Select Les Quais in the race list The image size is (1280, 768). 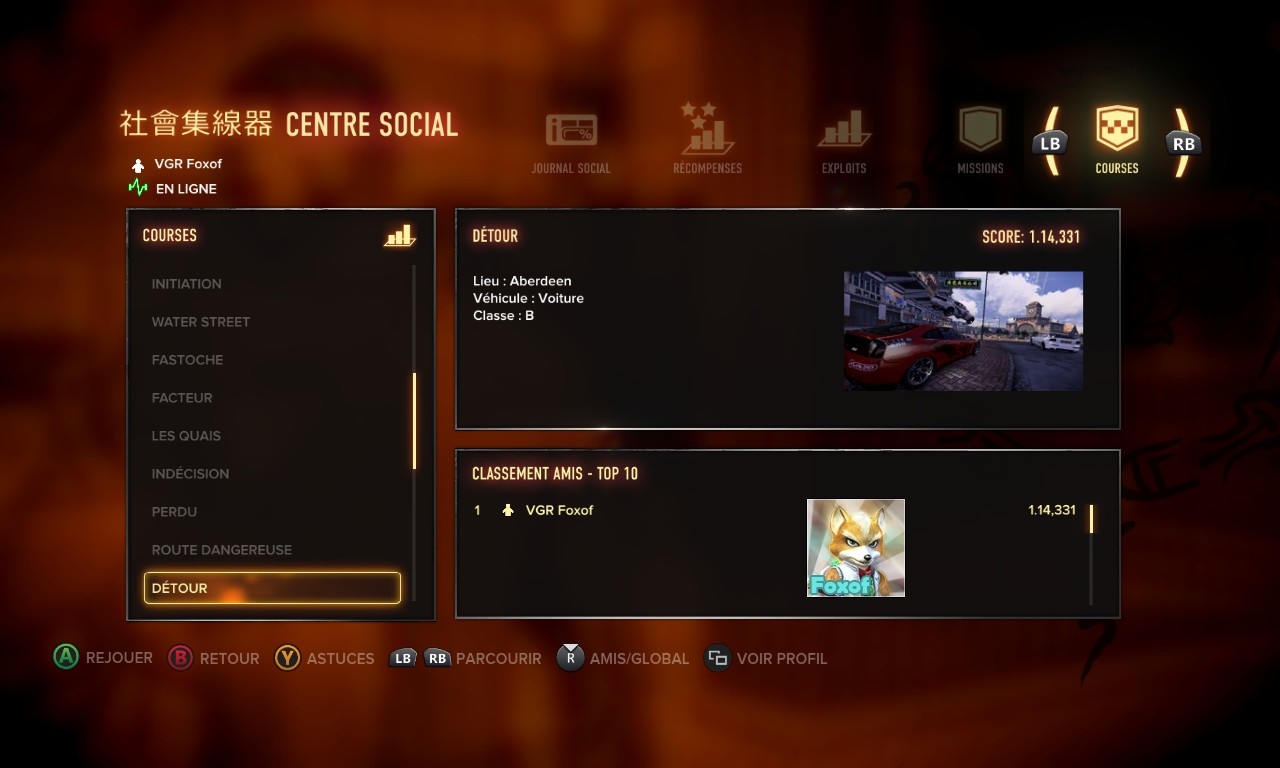tap(186, 436)
